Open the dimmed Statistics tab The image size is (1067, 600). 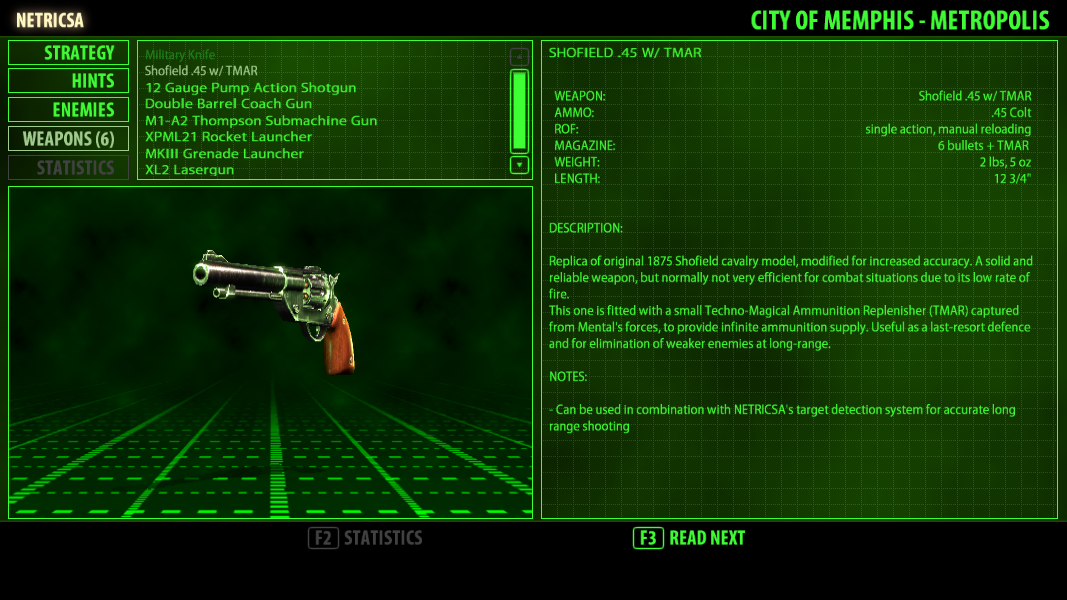(x=69, y=167)
